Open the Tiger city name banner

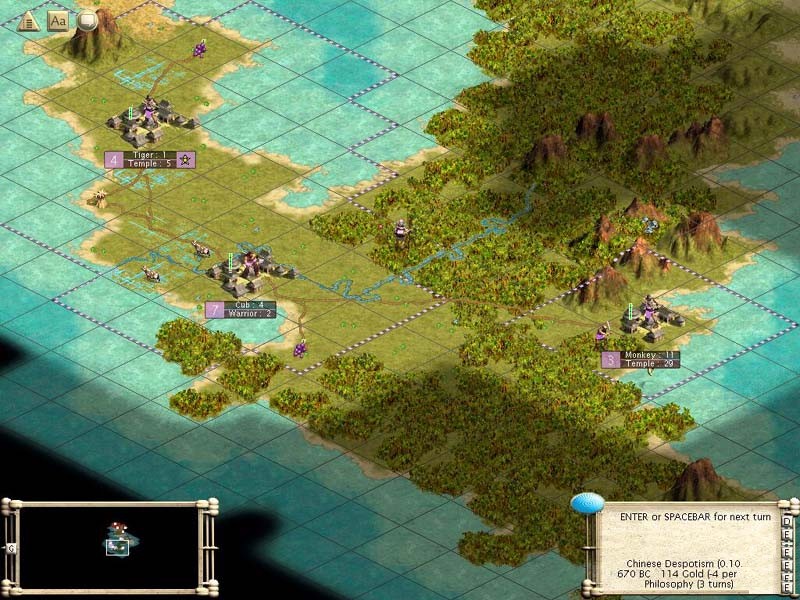point(149,158)
